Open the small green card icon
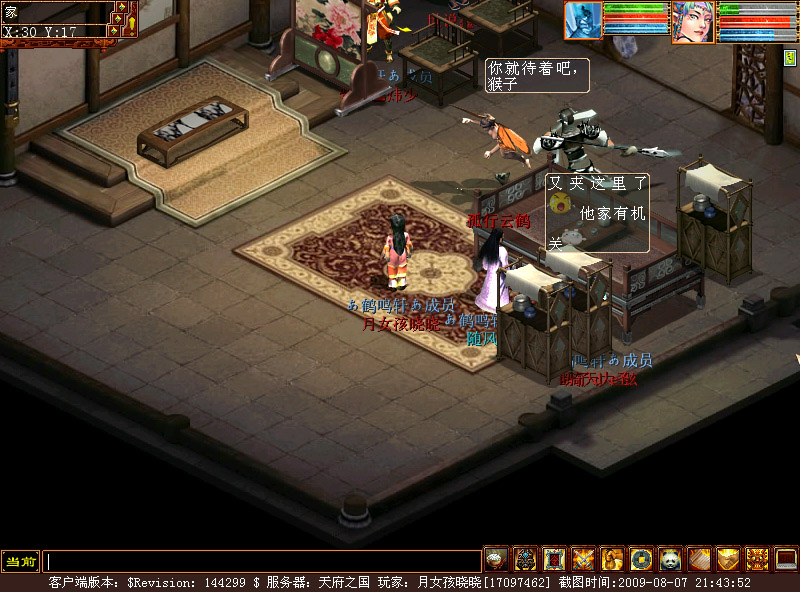This screenshot has height=592, width=800. click(x=790, y=56)
